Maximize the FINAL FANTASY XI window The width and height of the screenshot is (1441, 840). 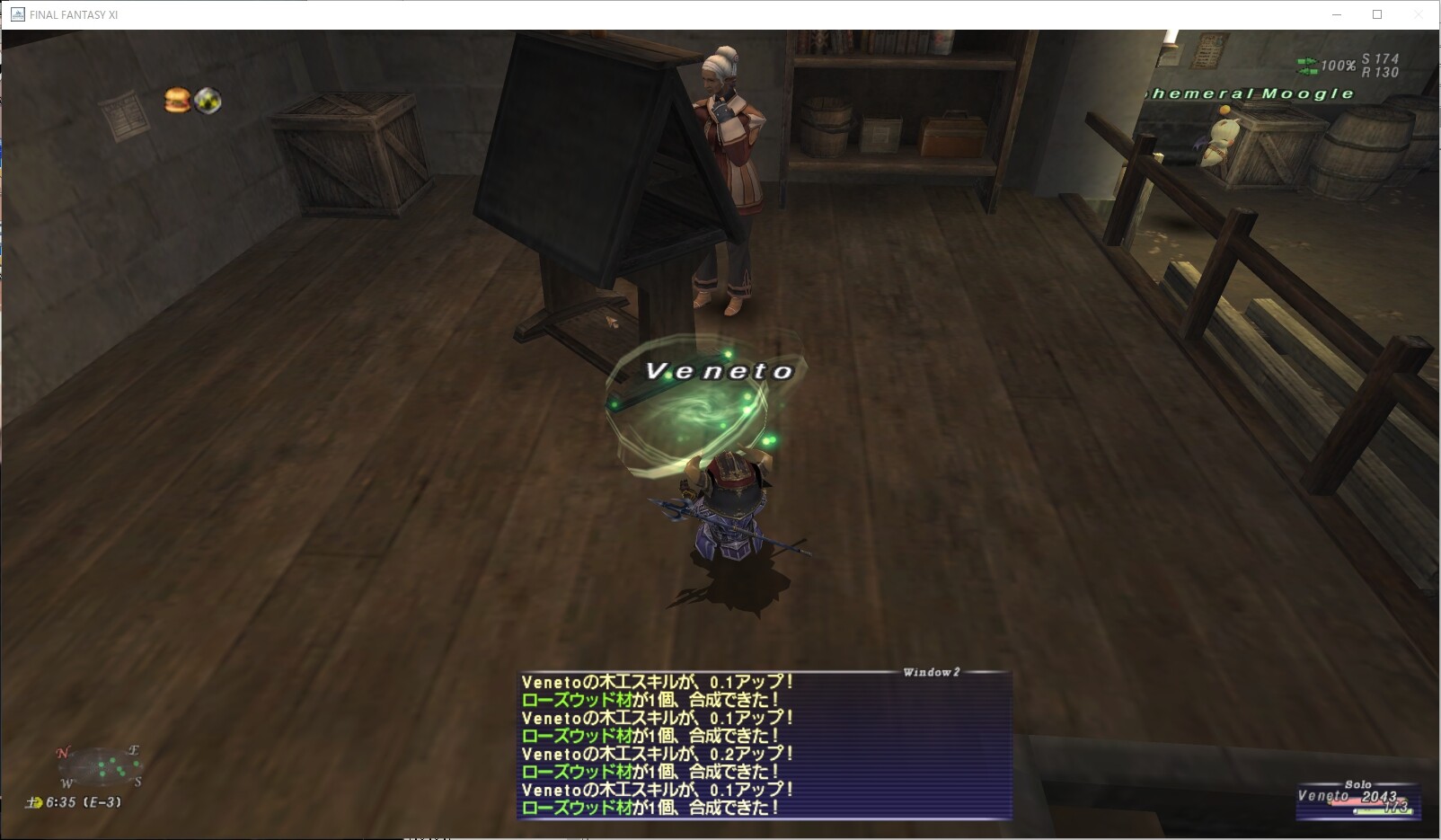pyautogui.click(x=1377, y=14)
